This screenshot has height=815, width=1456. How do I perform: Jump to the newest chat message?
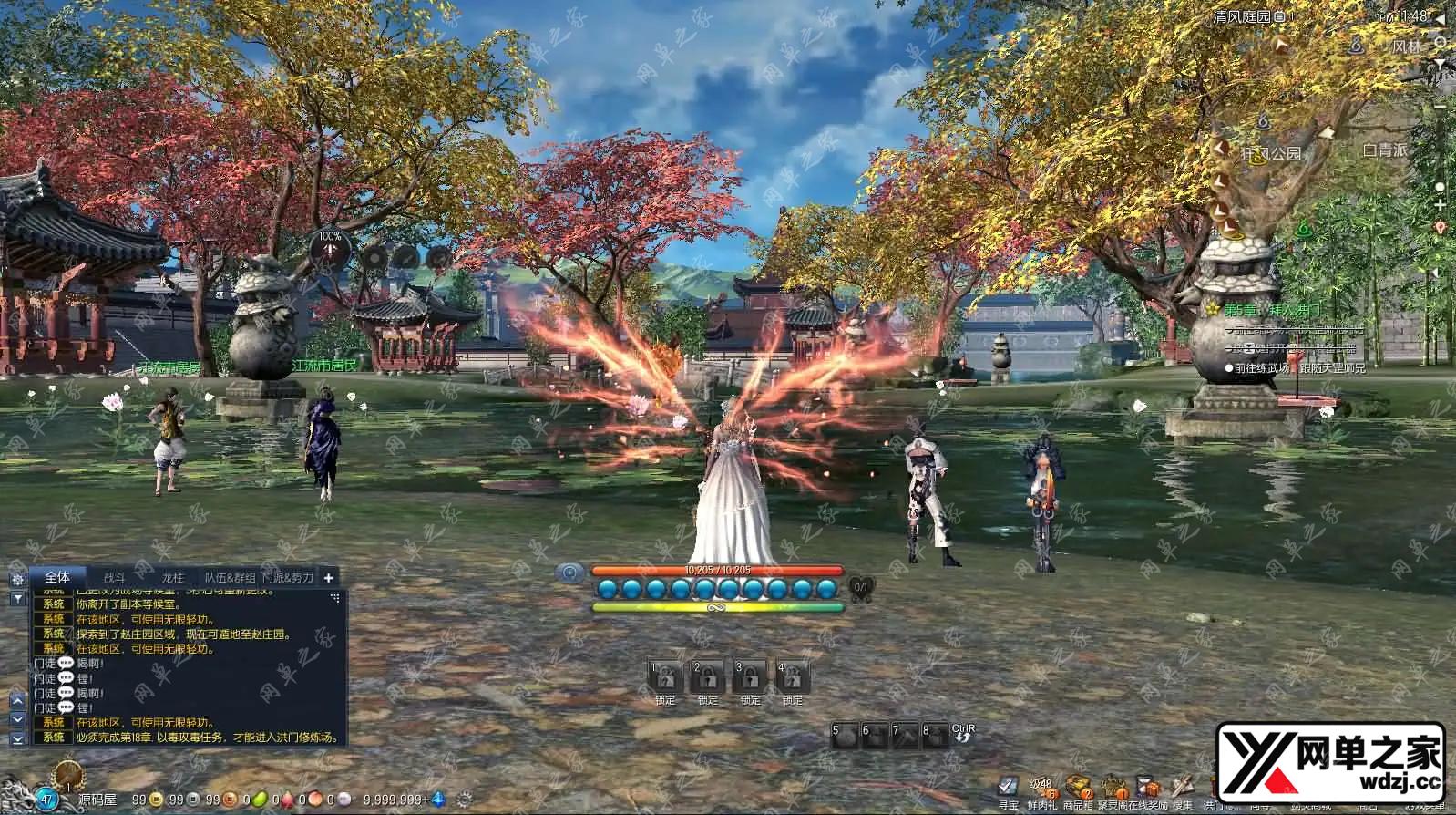click(x=17, y=738)
